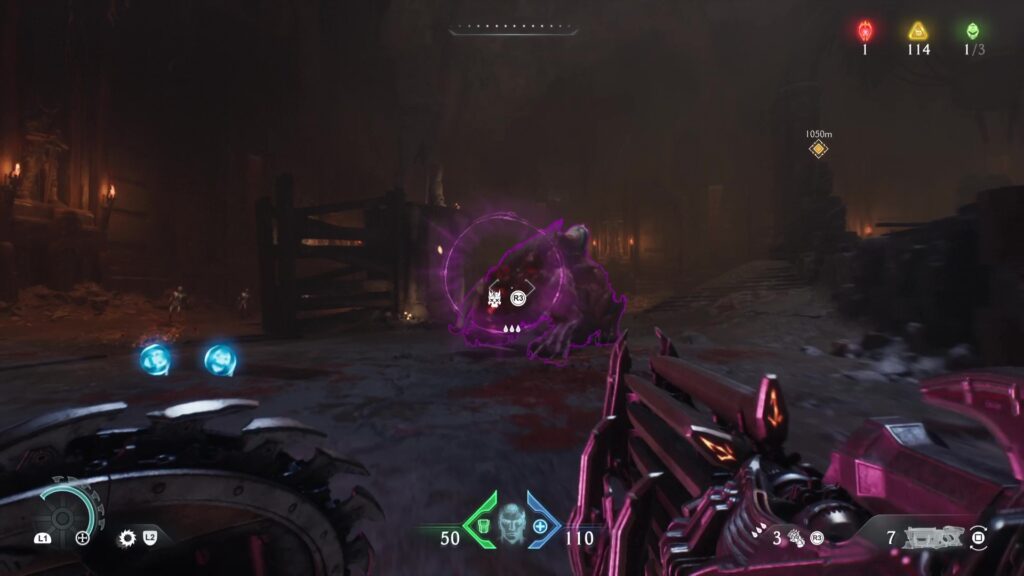Click the green helmet extra-lives icon
The image size is (1024, 576).
point(969,31)
